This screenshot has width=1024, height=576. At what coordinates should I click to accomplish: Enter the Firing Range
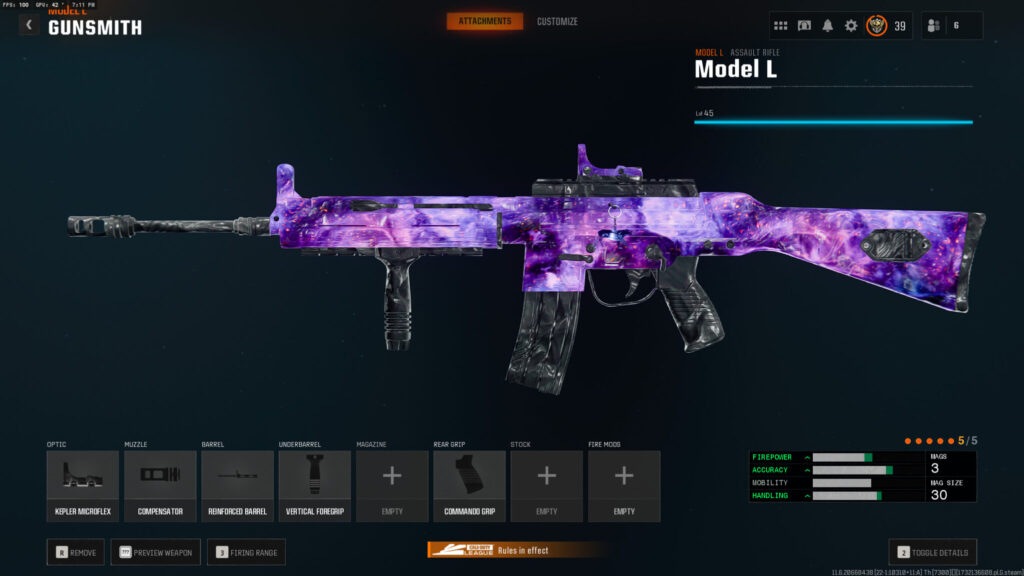[x=246, y=552]
